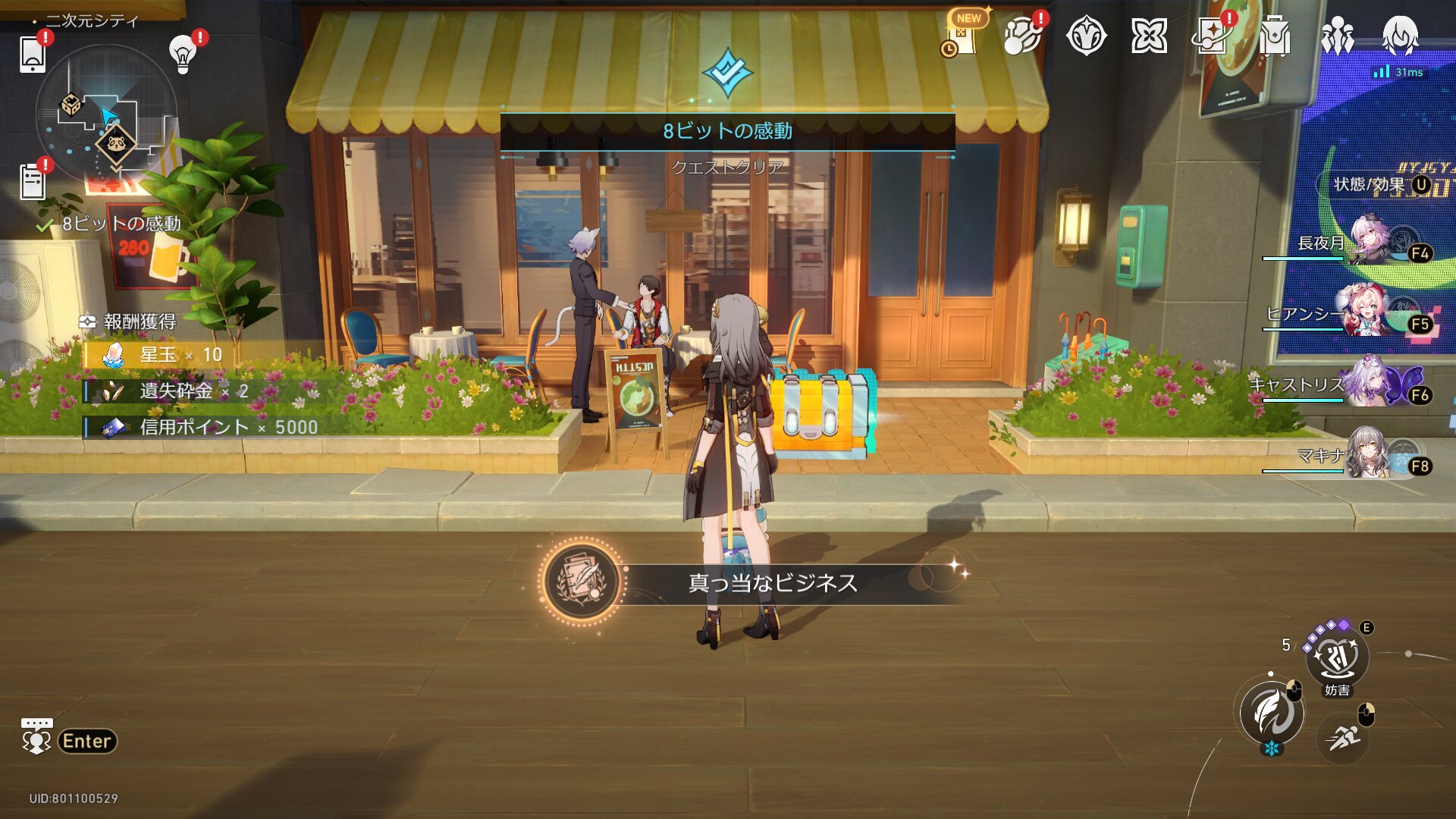Switch to party member キャストリス
Viewport: 1456px width, 819px height.
(1365, 384)
